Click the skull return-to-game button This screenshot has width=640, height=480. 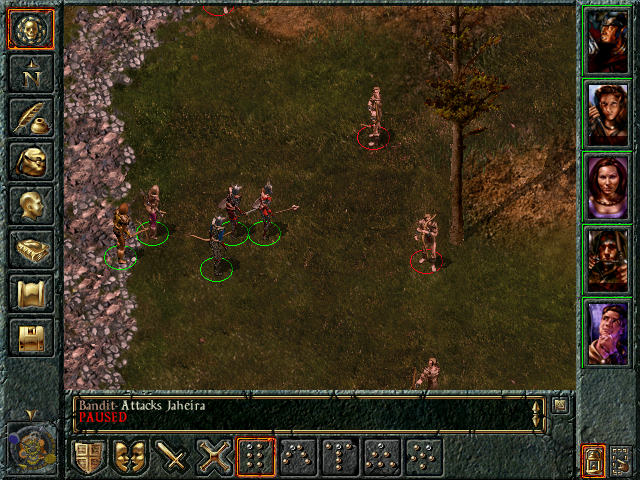point(30,29)
